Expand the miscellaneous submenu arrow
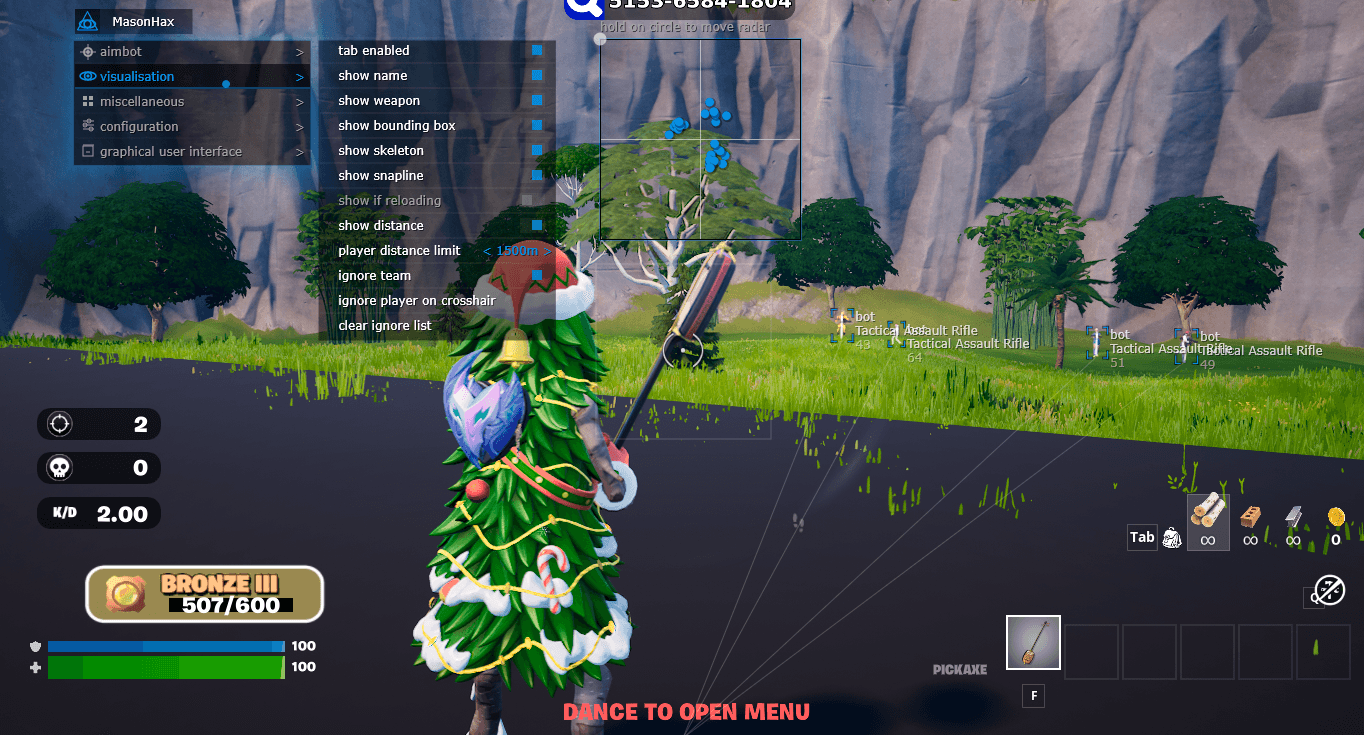 (x=298, y=101)
